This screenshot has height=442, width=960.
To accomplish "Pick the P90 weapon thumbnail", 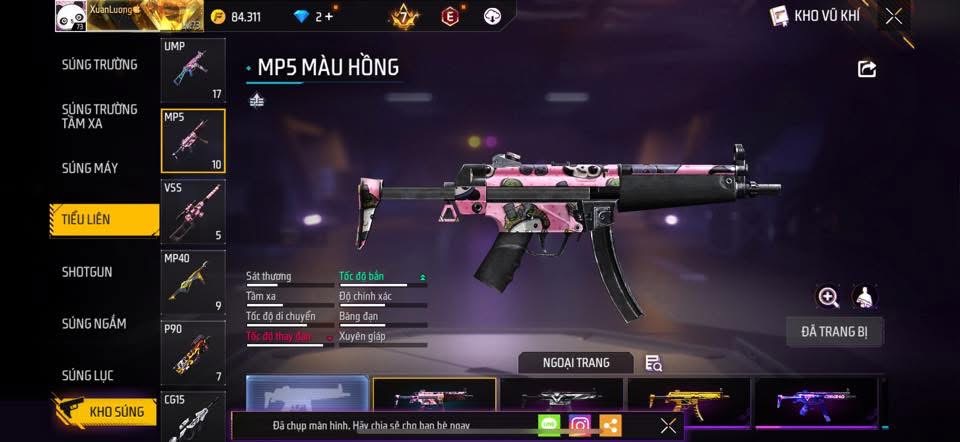I will 193,352.
